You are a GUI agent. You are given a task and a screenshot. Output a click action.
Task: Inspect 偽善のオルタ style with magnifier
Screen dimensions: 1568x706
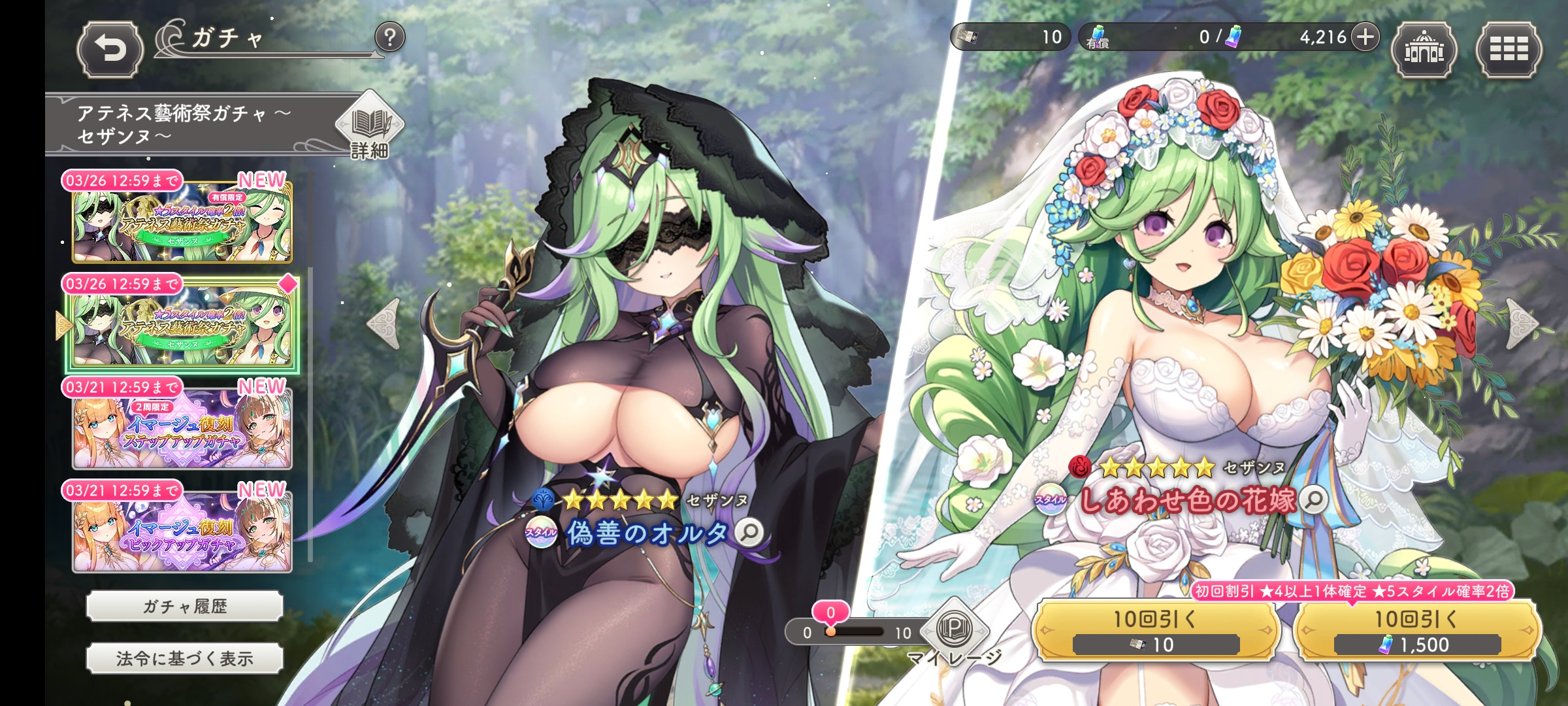pos(749,532)
